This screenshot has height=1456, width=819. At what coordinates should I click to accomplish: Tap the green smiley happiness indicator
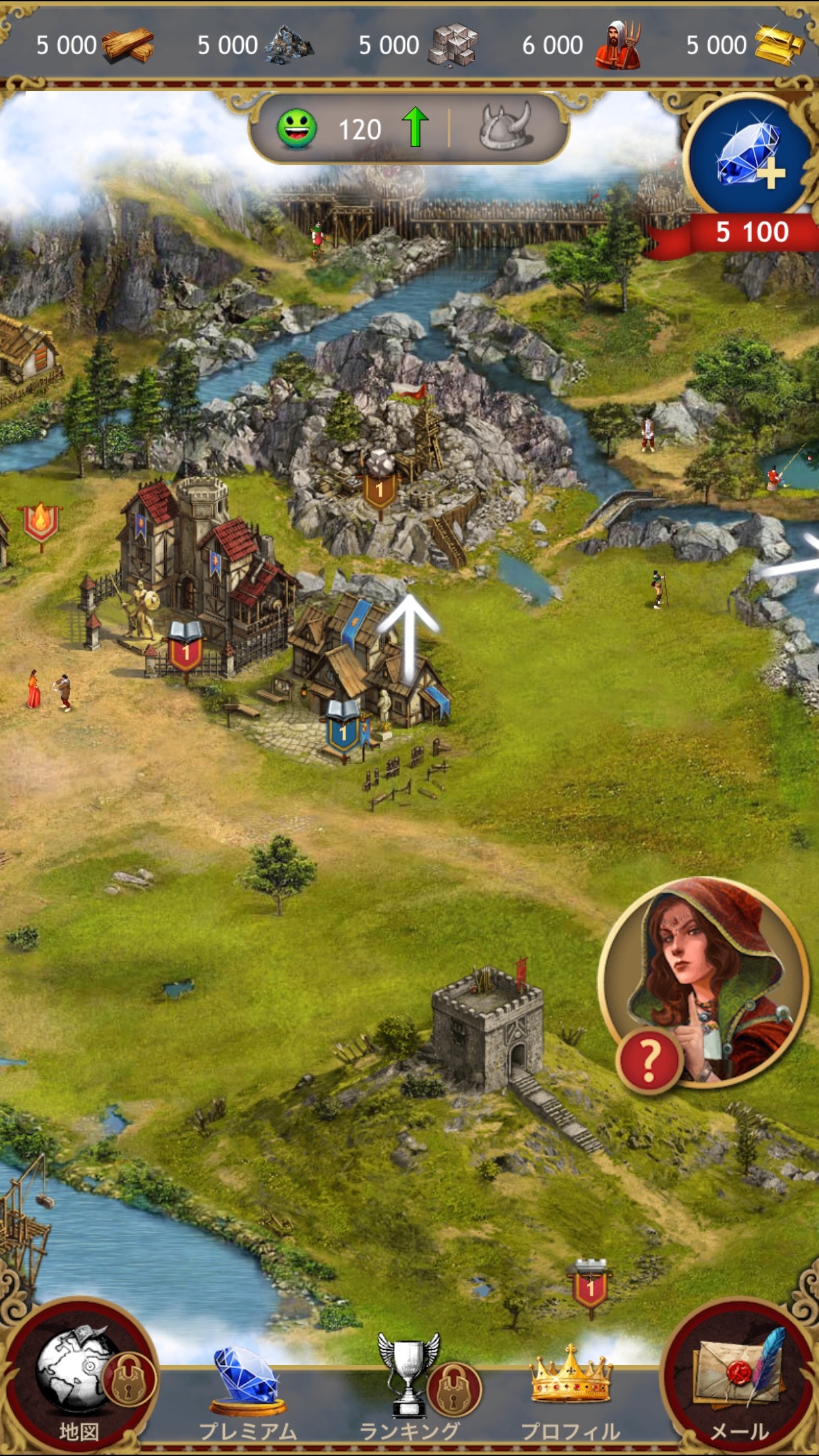coord(296,129)
